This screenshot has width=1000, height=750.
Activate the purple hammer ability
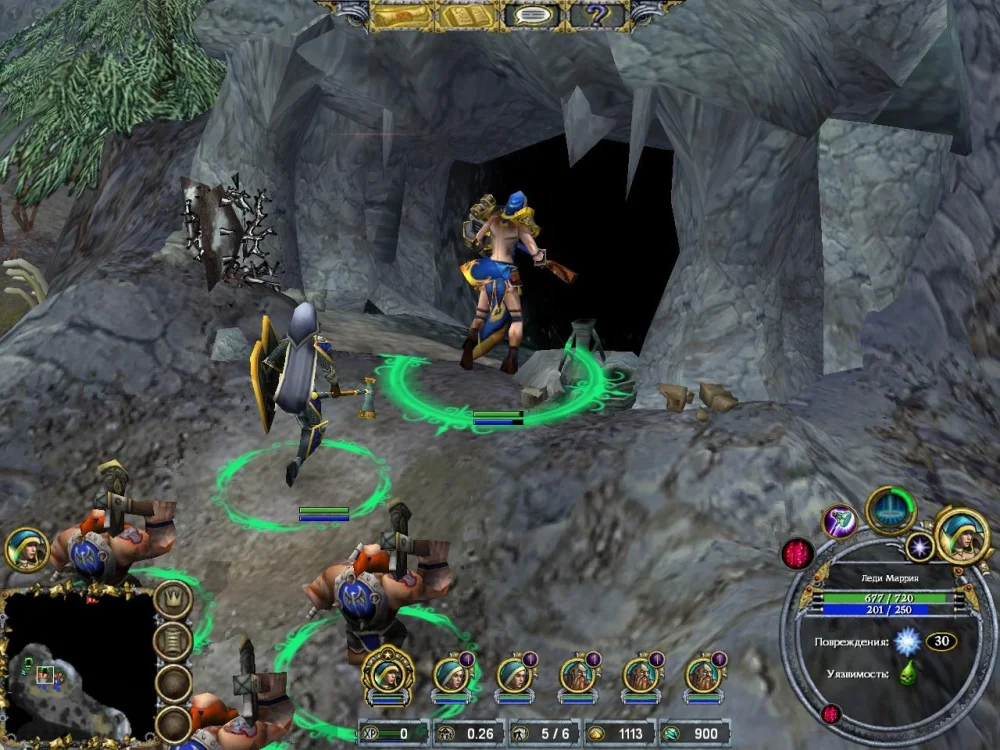pos(840,521)
